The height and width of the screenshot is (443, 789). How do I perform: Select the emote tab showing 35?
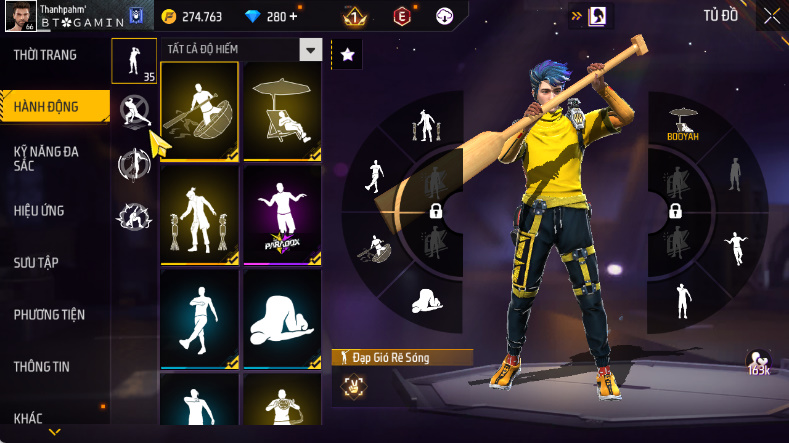tap(133, 61)
